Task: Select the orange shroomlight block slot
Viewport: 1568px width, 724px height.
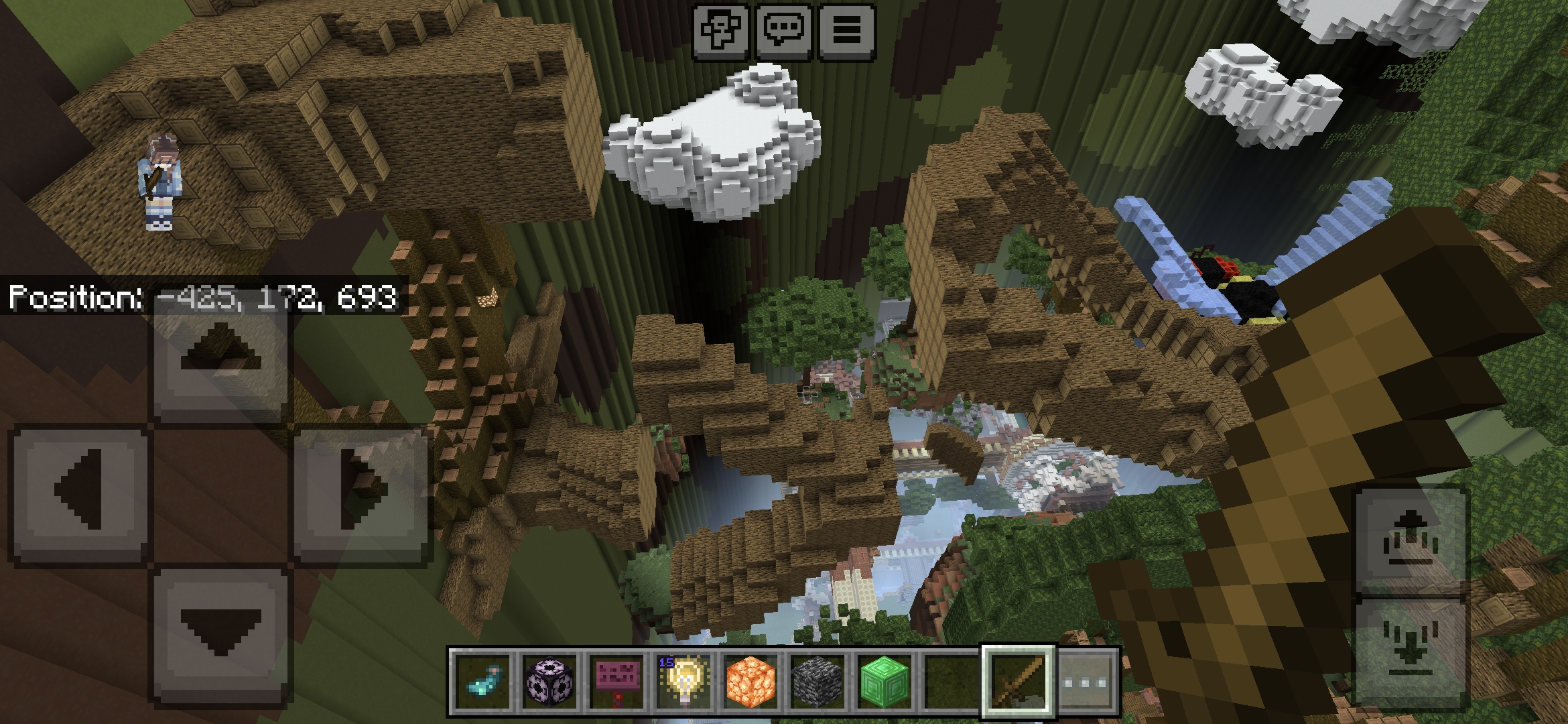Action: tap(751, 682)
